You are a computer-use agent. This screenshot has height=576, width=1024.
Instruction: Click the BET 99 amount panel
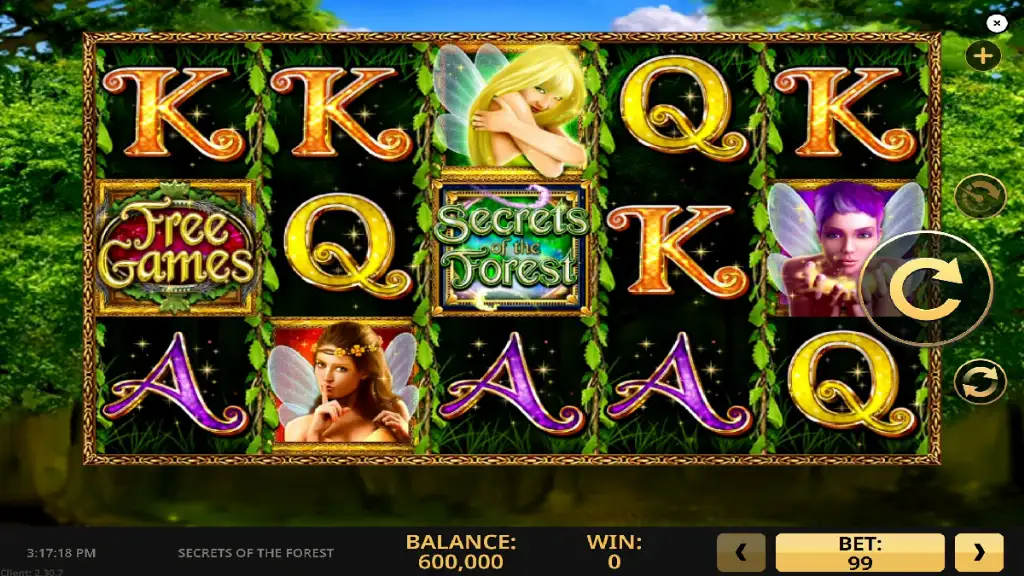tap(859, 552)
